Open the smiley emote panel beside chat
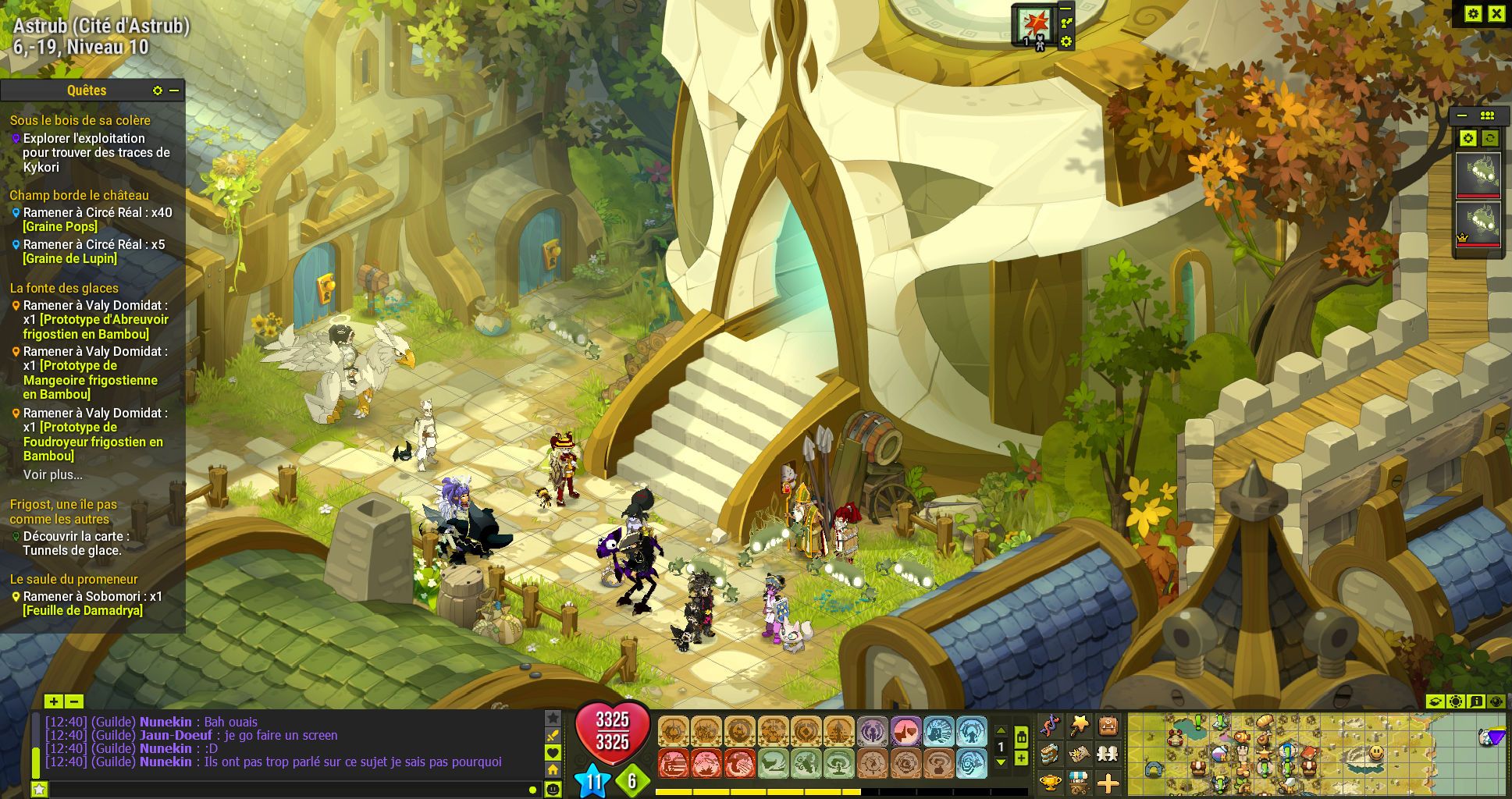The height and width of the screenshot is (799, 1512). coord(553,790)
